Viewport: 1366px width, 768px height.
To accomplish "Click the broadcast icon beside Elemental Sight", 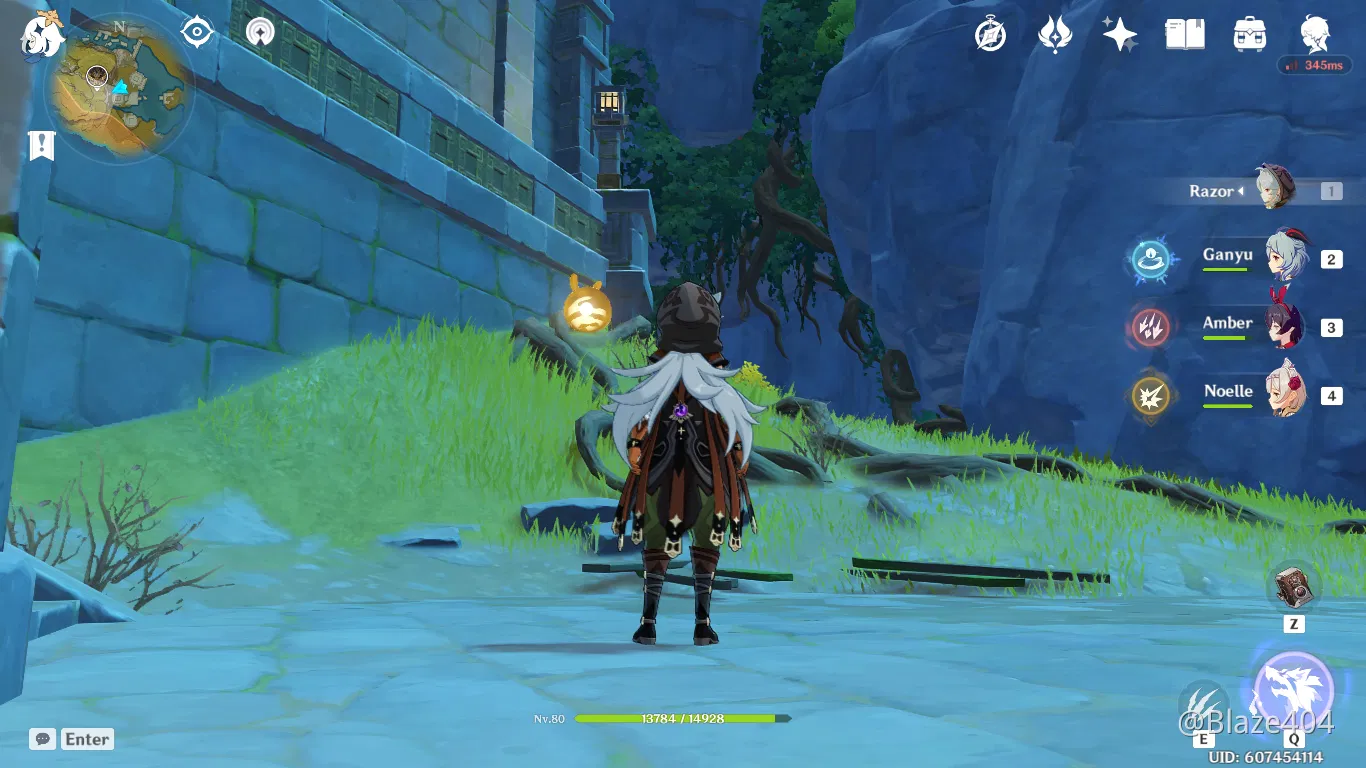I will pyautogui.click(x=258, y=31).
